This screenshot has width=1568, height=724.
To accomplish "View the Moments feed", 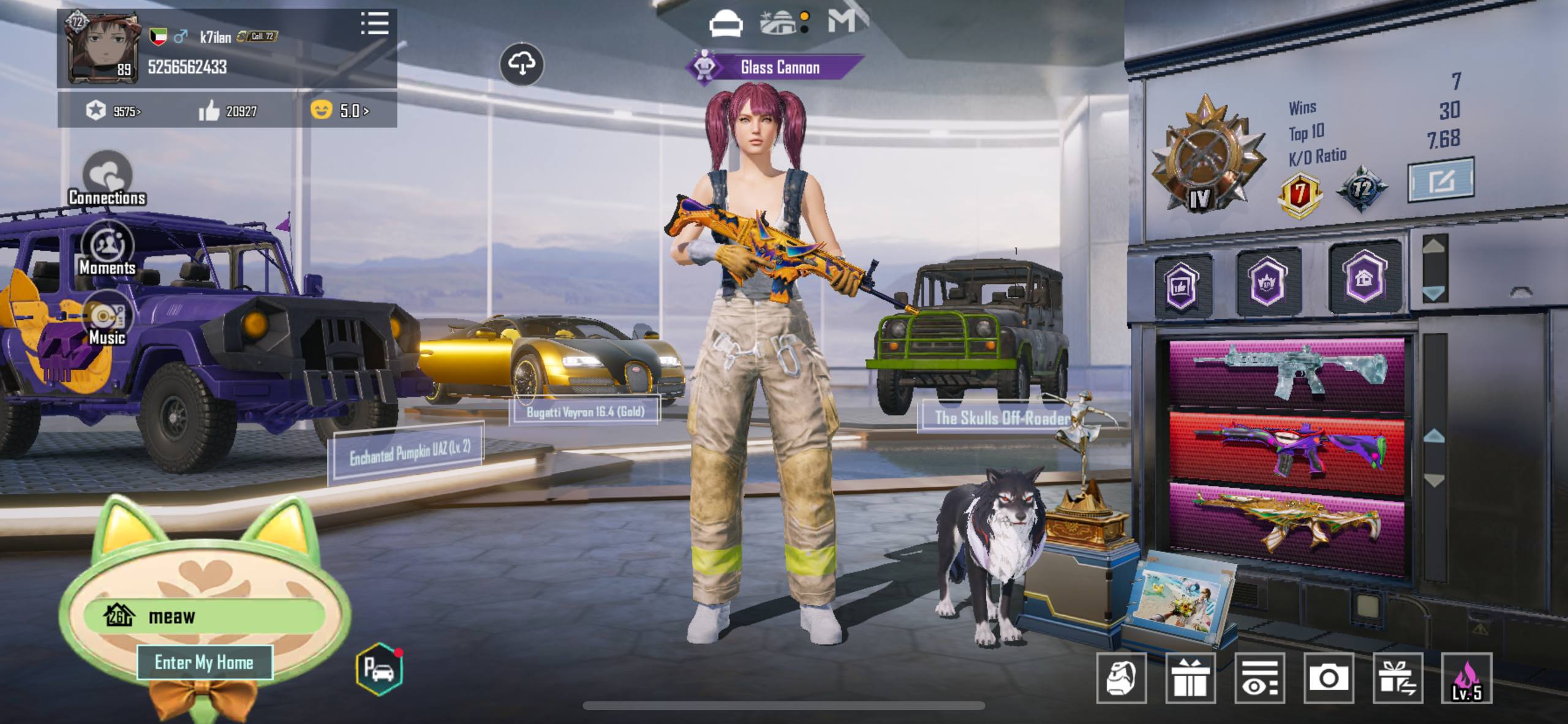I will click(x=107, y=249).
